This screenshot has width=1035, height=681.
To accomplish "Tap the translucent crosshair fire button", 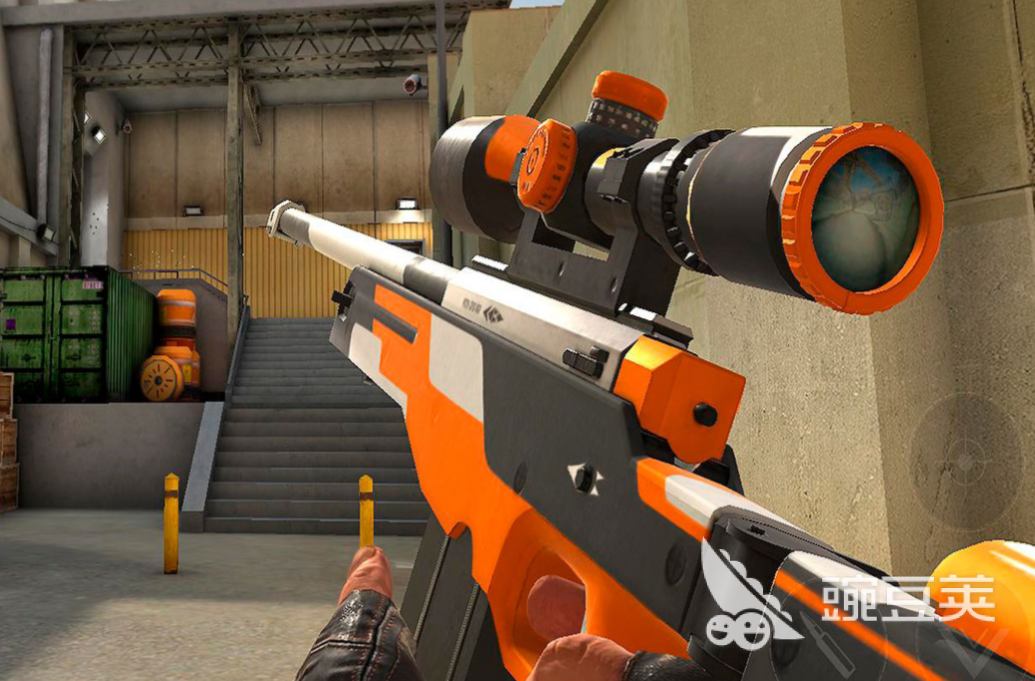I will pyautogui.click(x=965, y=462).
